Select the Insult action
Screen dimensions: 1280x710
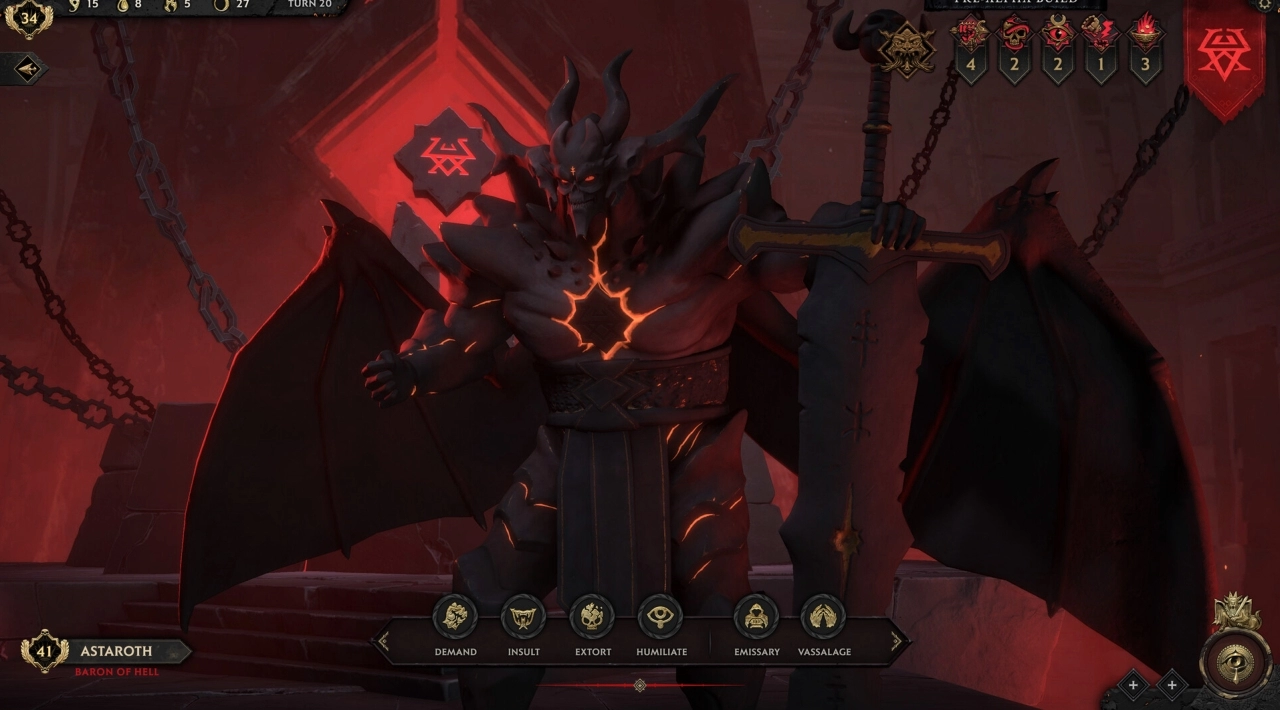pos(523,617)
